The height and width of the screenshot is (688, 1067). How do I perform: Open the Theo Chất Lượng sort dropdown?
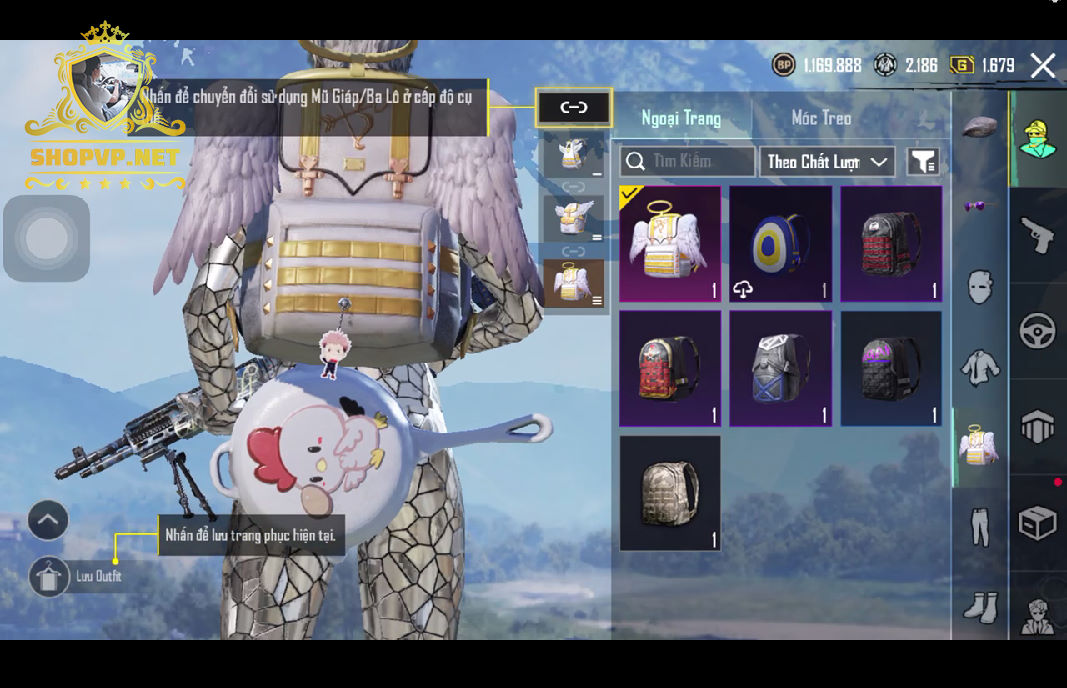click(x=827, y=161)
